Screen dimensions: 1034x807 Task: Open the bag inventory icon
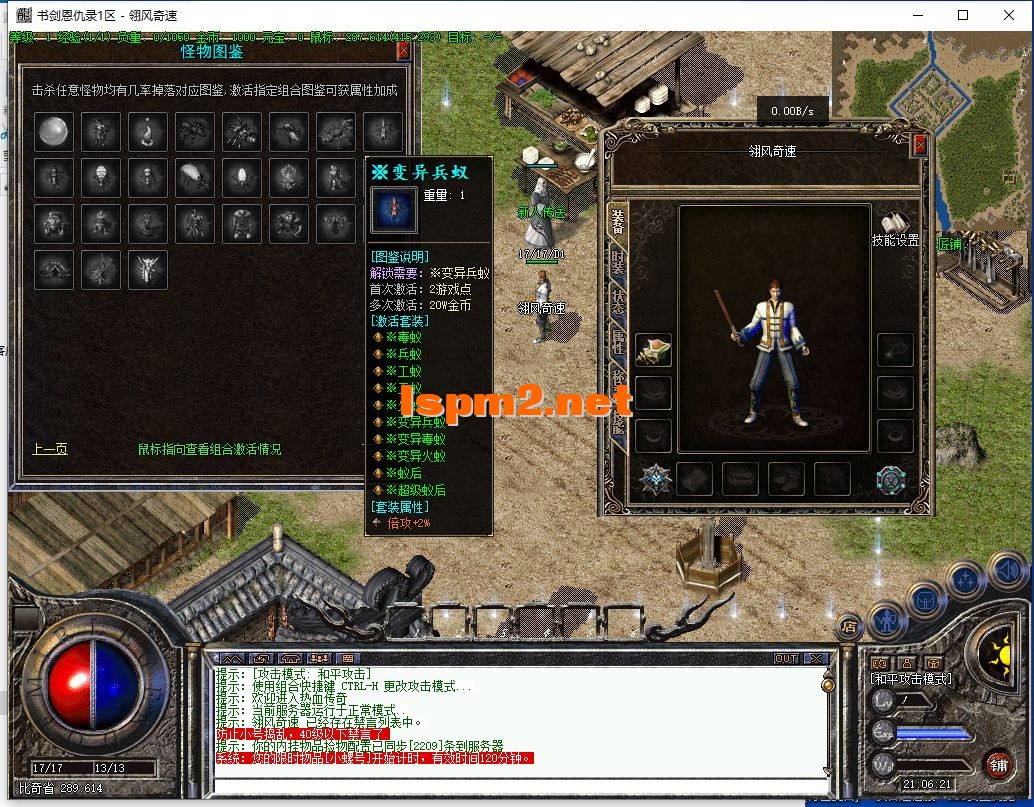[926, 601]
